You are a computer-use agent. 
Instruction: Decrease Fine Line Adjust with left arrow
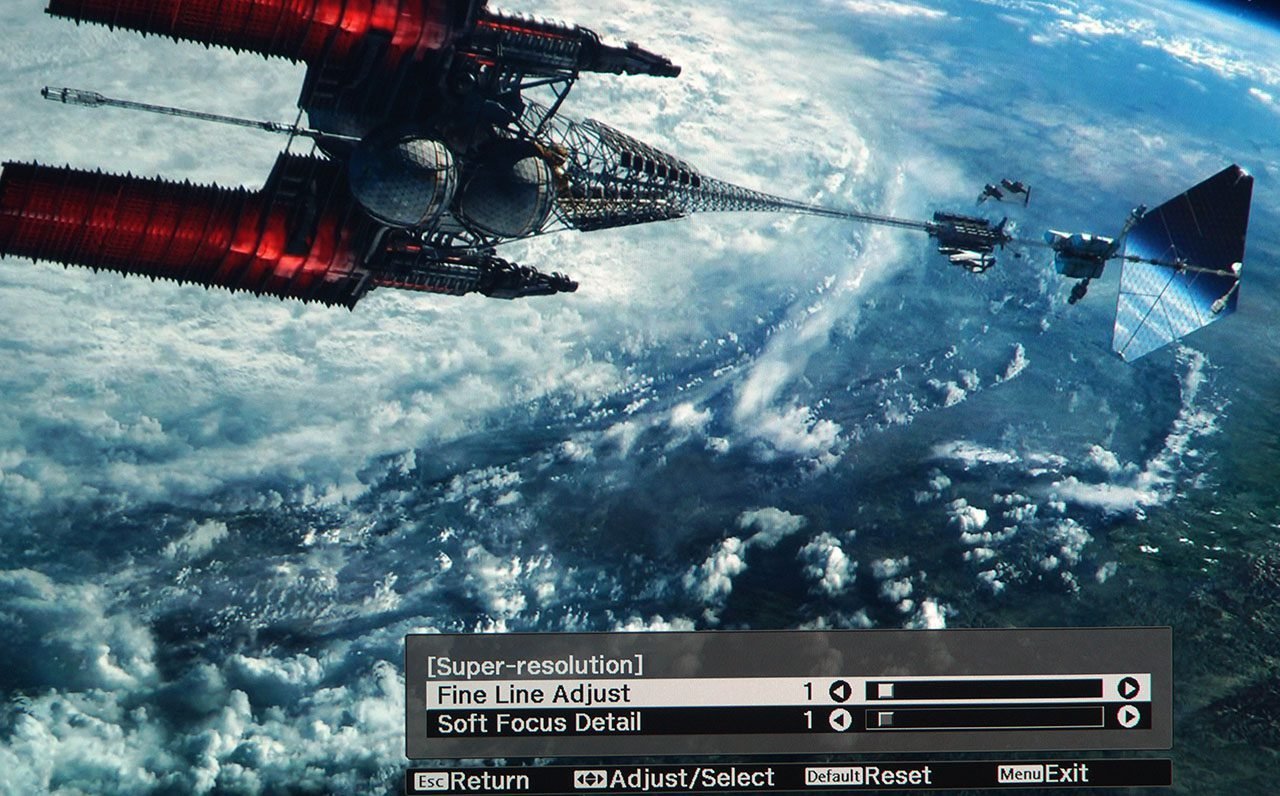(840, 691)
